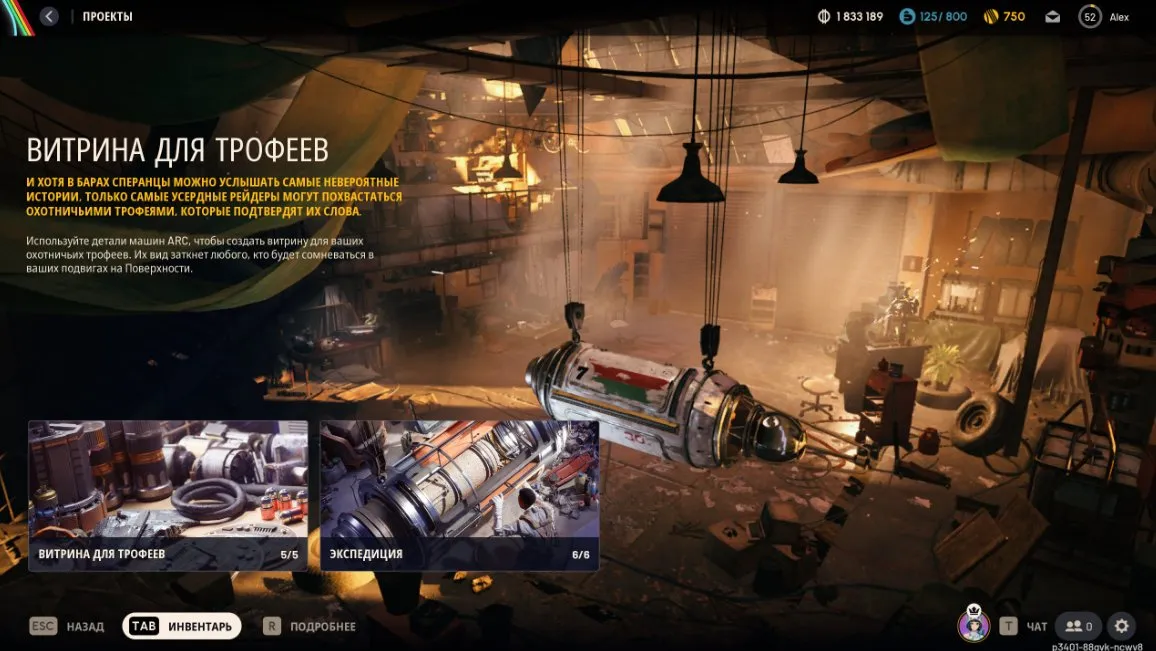
Task: Click the Назад button
Action: point(69,626)
